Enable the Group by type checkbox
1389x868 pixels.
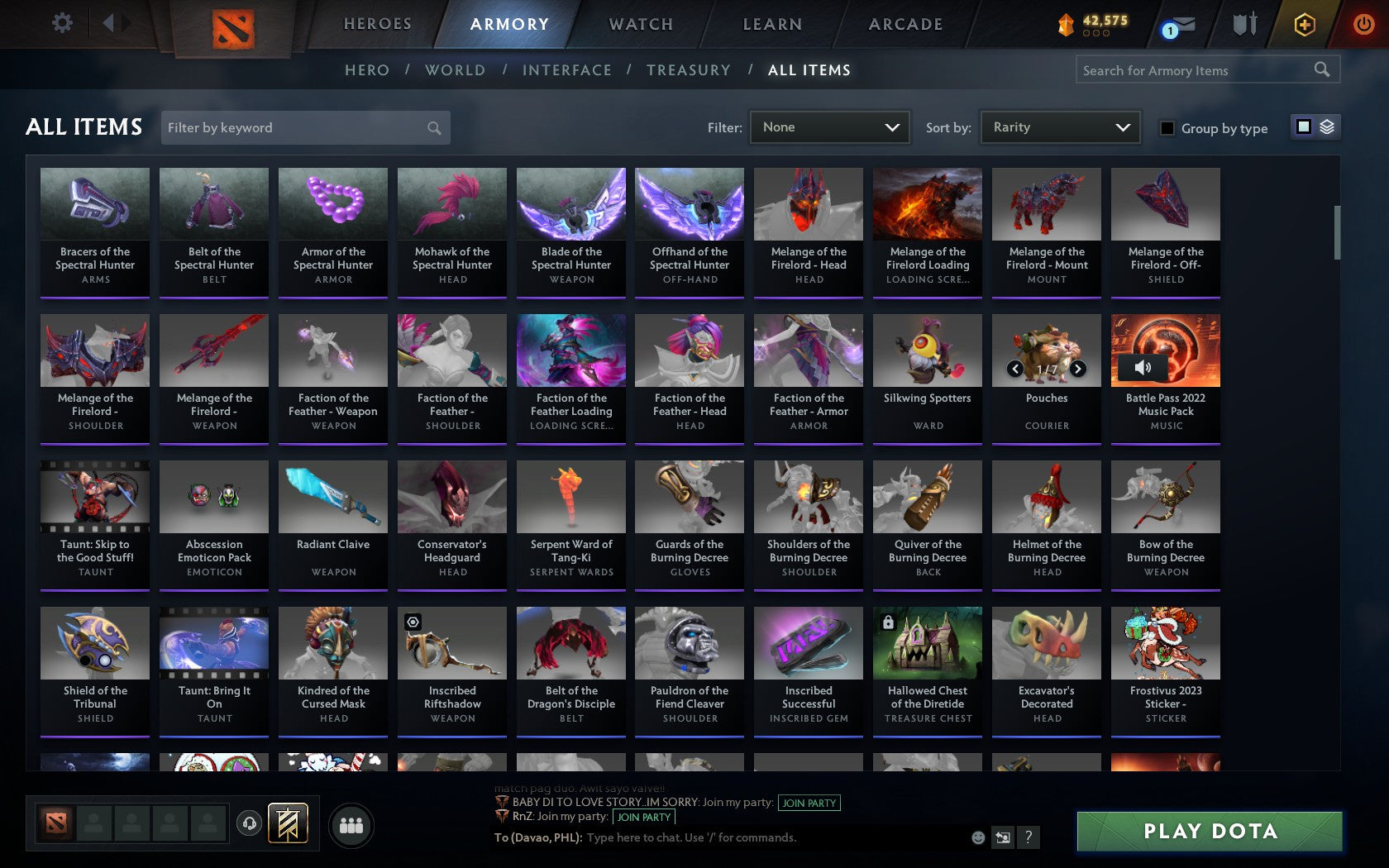click(x=1166, y=129)
